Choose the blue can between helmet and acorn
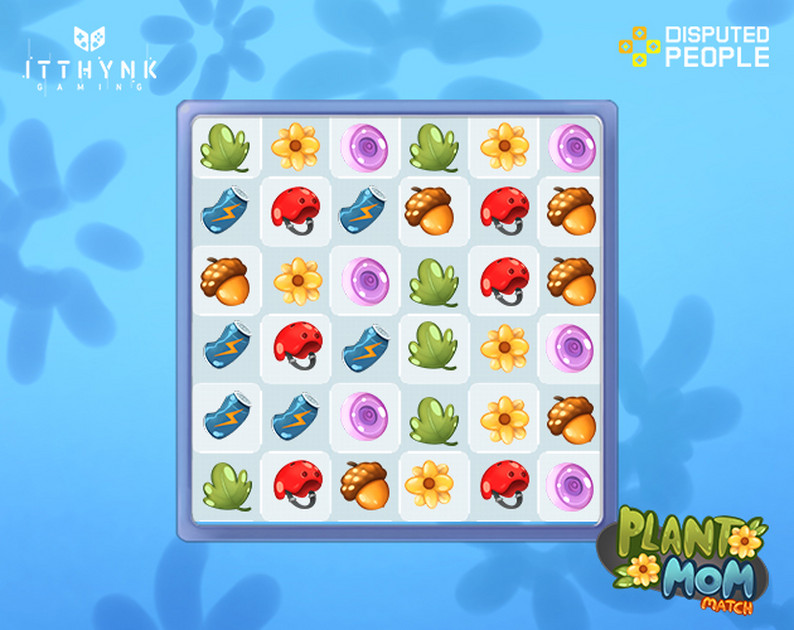Viewport: 794px width, 630px height. coord(364,212)
